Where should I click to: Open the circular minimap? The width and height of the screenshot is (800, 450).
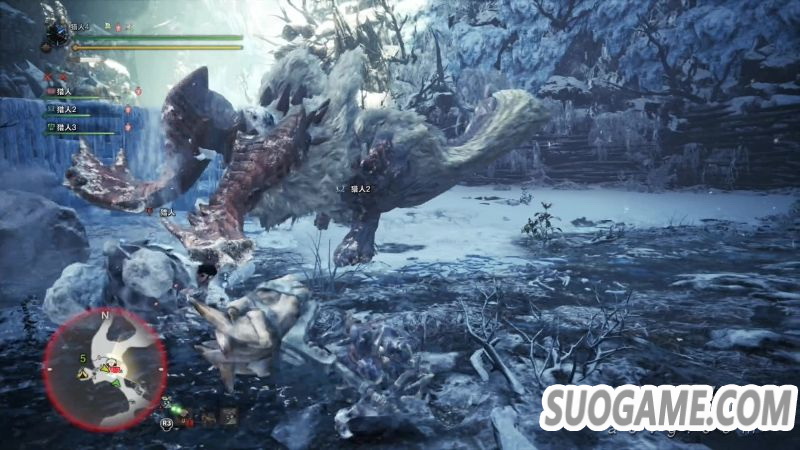(x=104, y=367)
